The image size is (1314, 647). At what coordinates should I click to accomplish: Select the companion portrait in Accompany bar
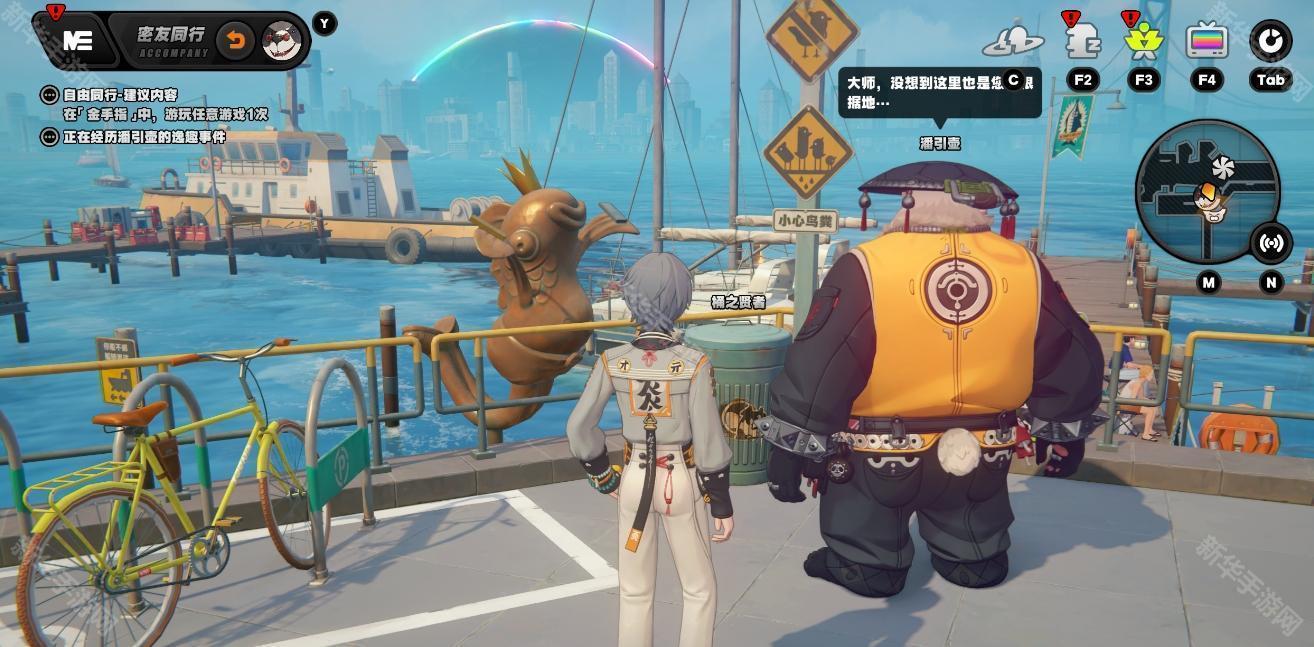[x=282, y=41]
